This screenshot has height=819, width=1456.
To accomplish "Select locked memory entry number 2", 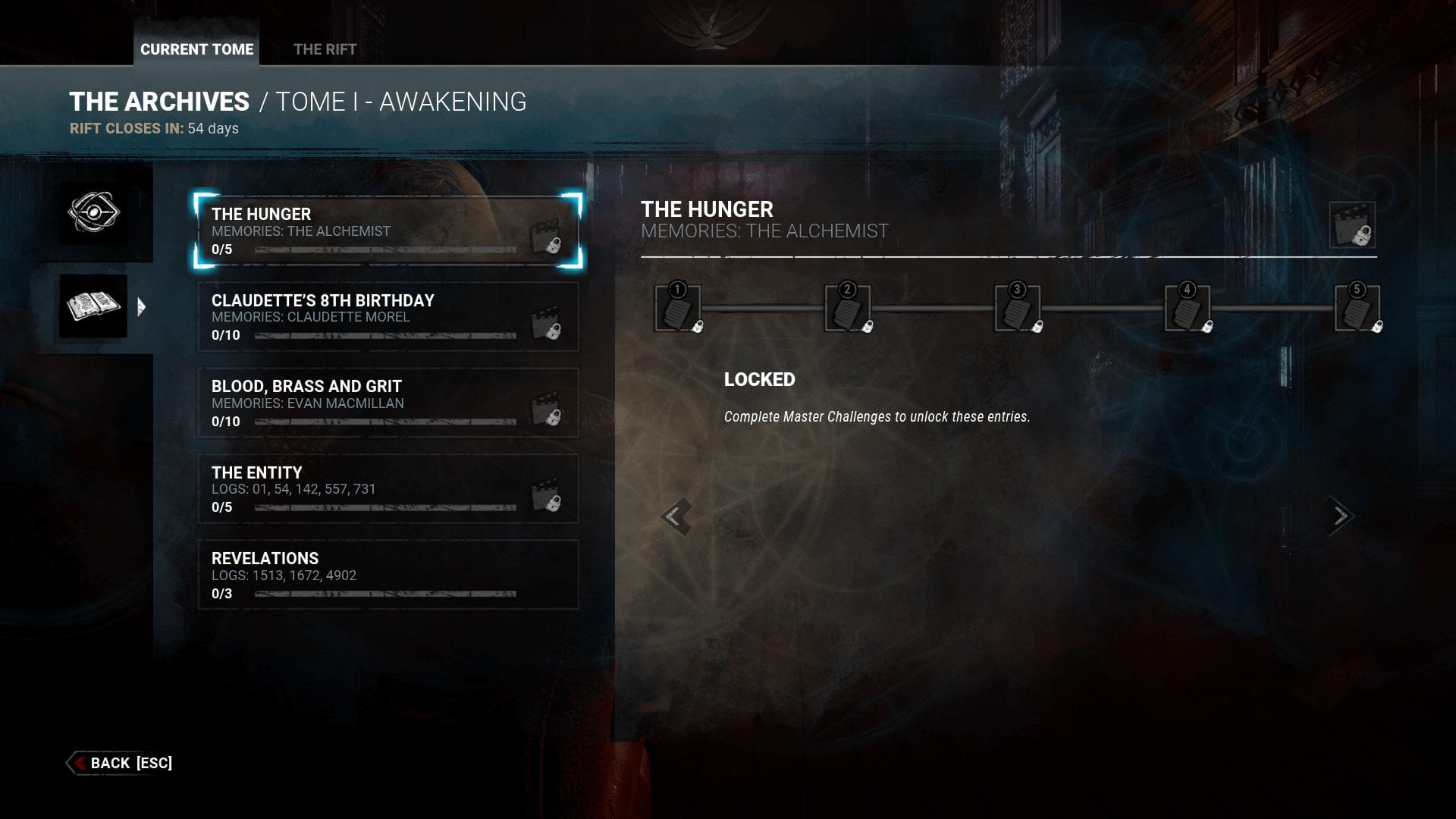I will [x=848, y=309].
